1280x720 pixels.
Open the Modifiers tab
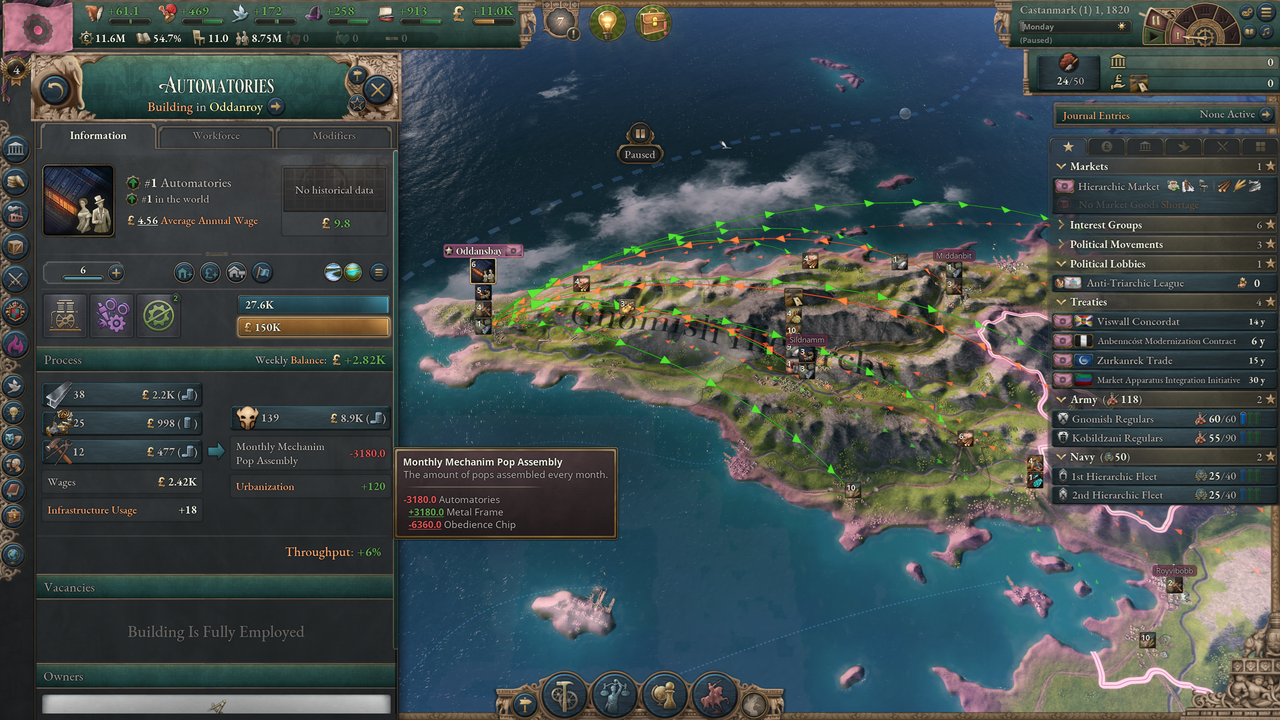[333, 136]
